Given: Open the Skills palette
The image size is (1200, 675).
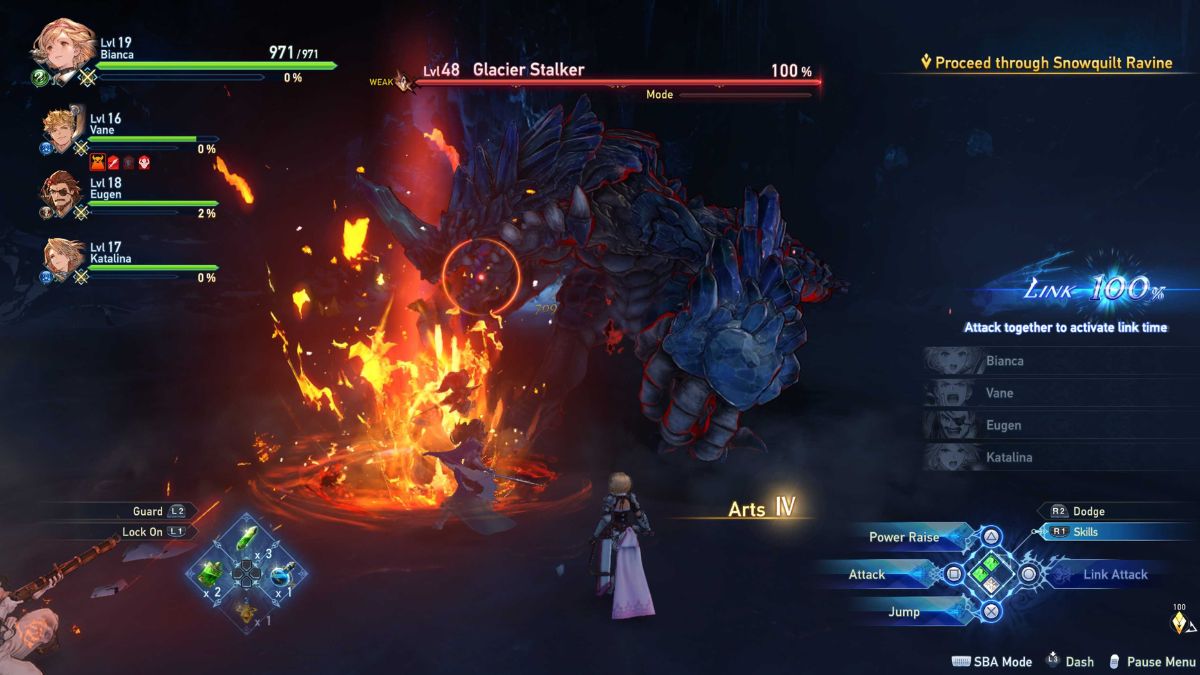Looking at the screenshot, I should click(x=1085, y=532).
